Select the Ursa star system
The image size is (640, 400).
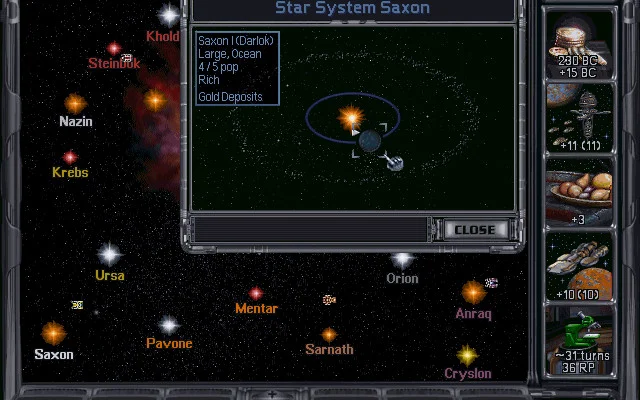pyautogui.click(x=109, y=255)
